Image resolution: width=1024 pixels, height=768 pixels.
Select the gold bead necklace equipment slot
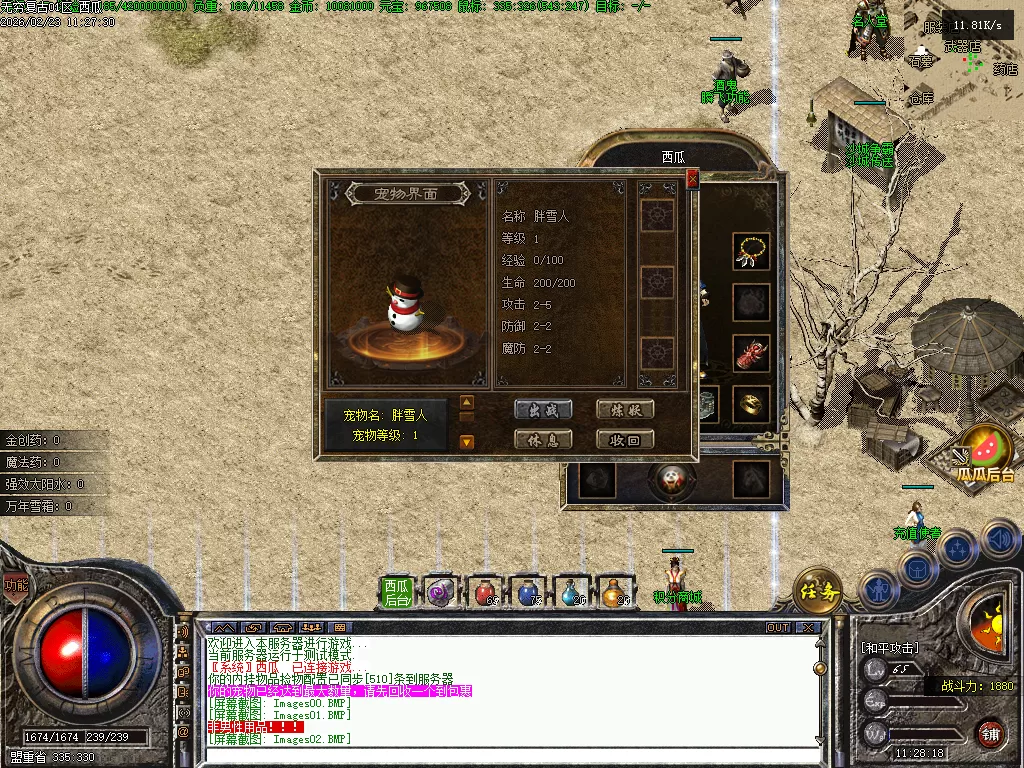(751, 251)
